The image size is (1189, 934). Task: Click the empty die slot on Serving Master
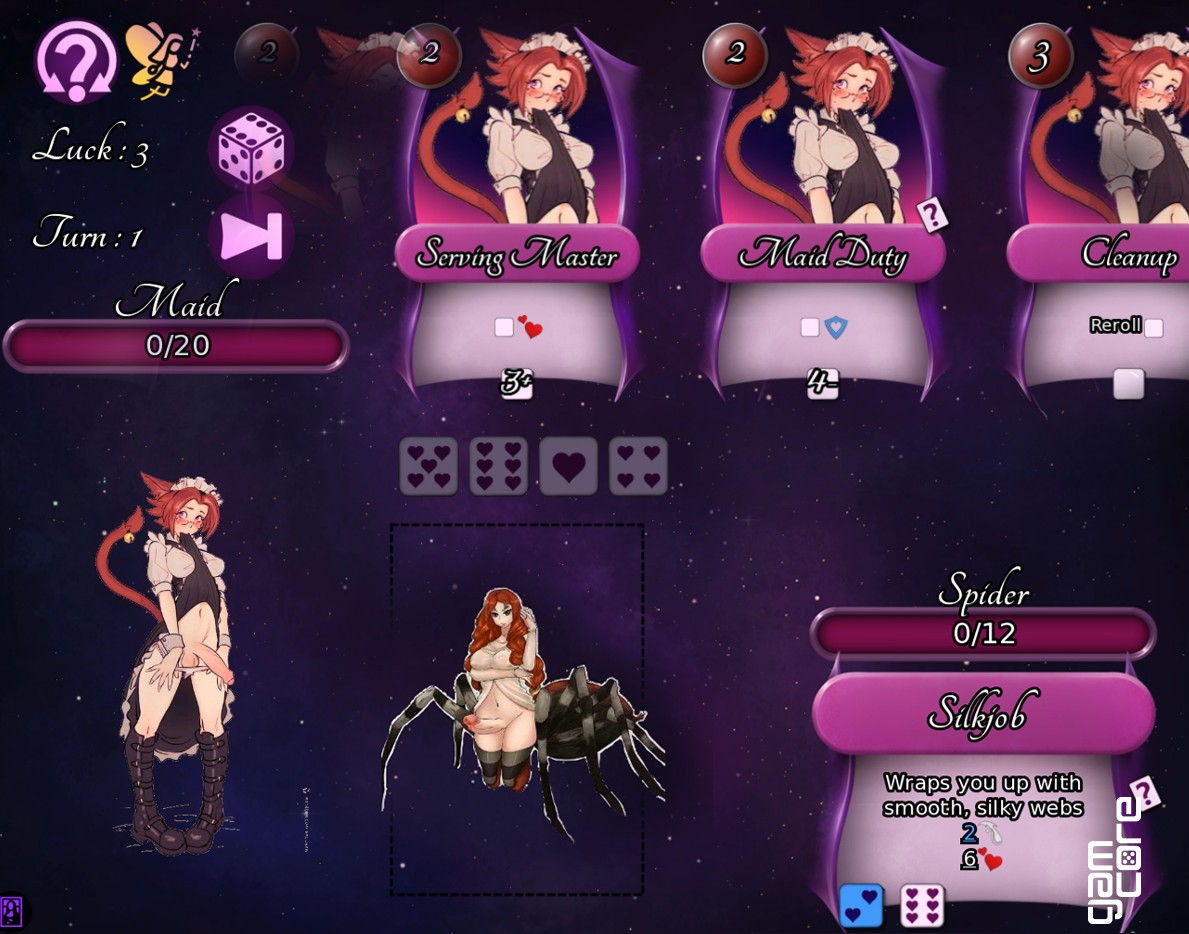click(x=504, y=327)
